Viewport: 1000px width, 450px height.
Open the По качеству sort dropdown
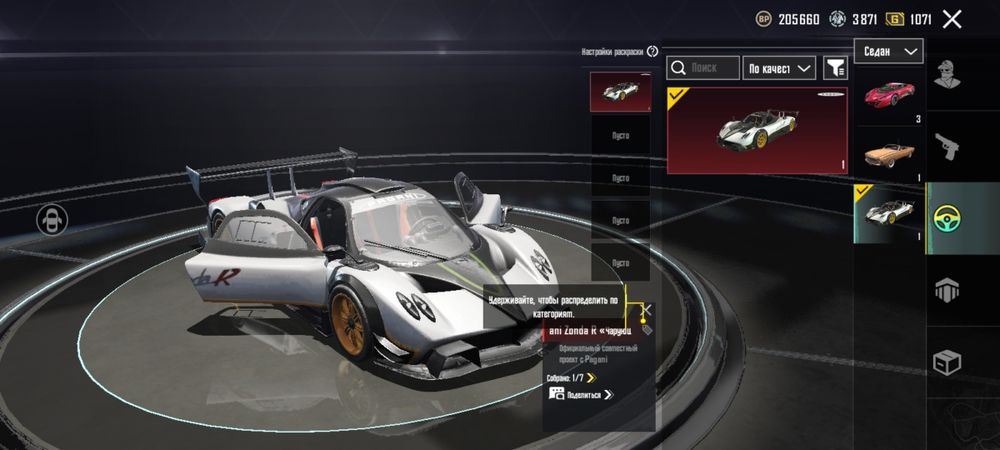[780, 68]
